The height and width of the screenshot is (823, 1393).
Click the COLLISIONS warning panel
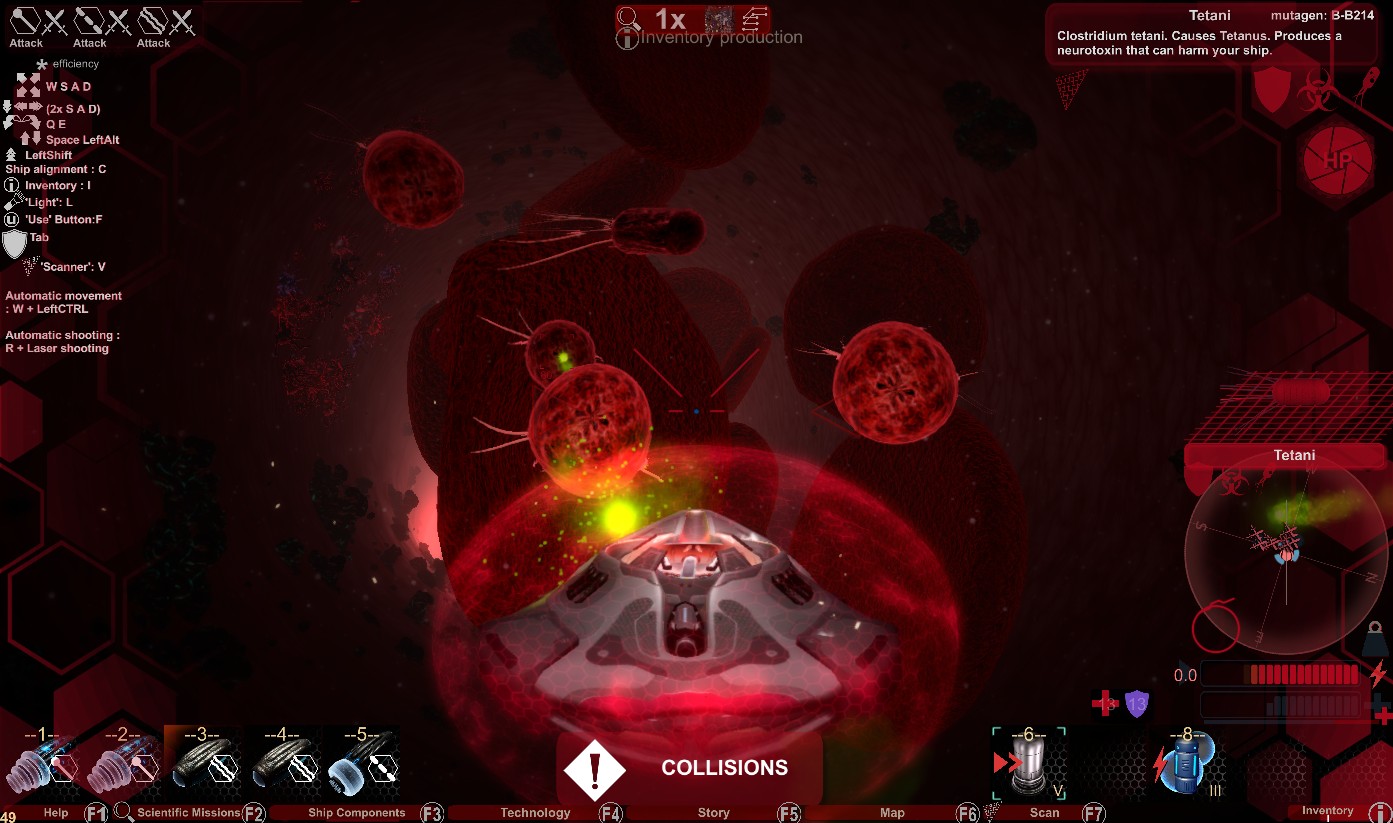(x=690, y=768)
